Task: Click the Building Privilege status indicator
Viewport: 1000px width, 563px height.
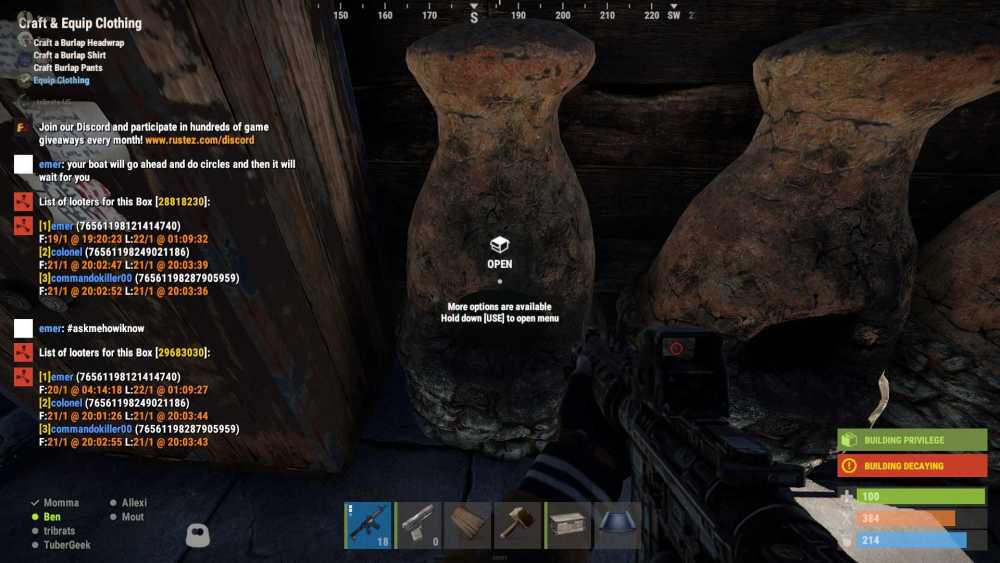Action: [x=912, y=440]
